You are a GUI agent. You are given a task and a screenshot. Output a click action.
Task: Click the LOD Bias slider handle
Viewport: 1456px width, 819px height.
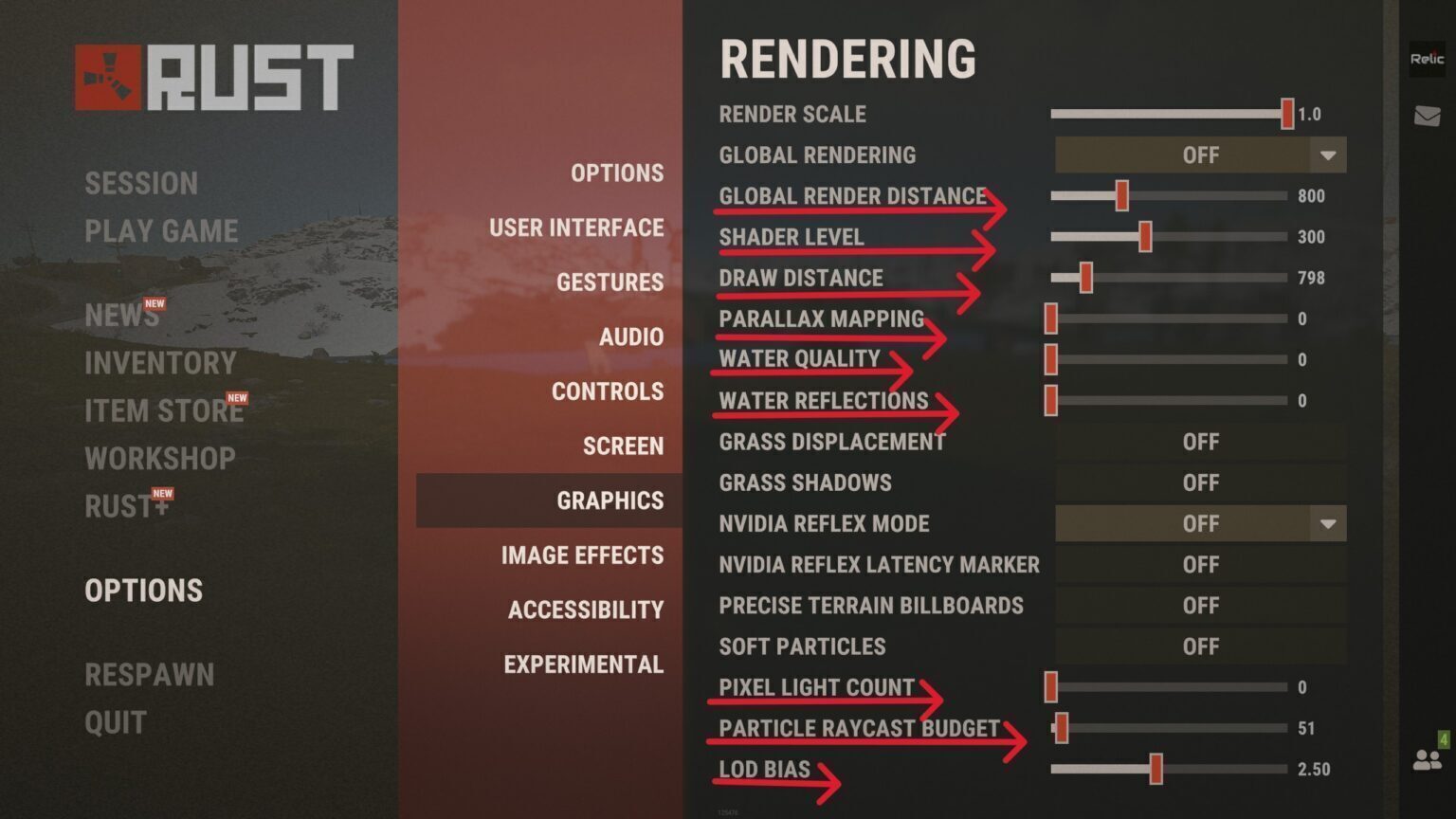[x=1156, y=770]
